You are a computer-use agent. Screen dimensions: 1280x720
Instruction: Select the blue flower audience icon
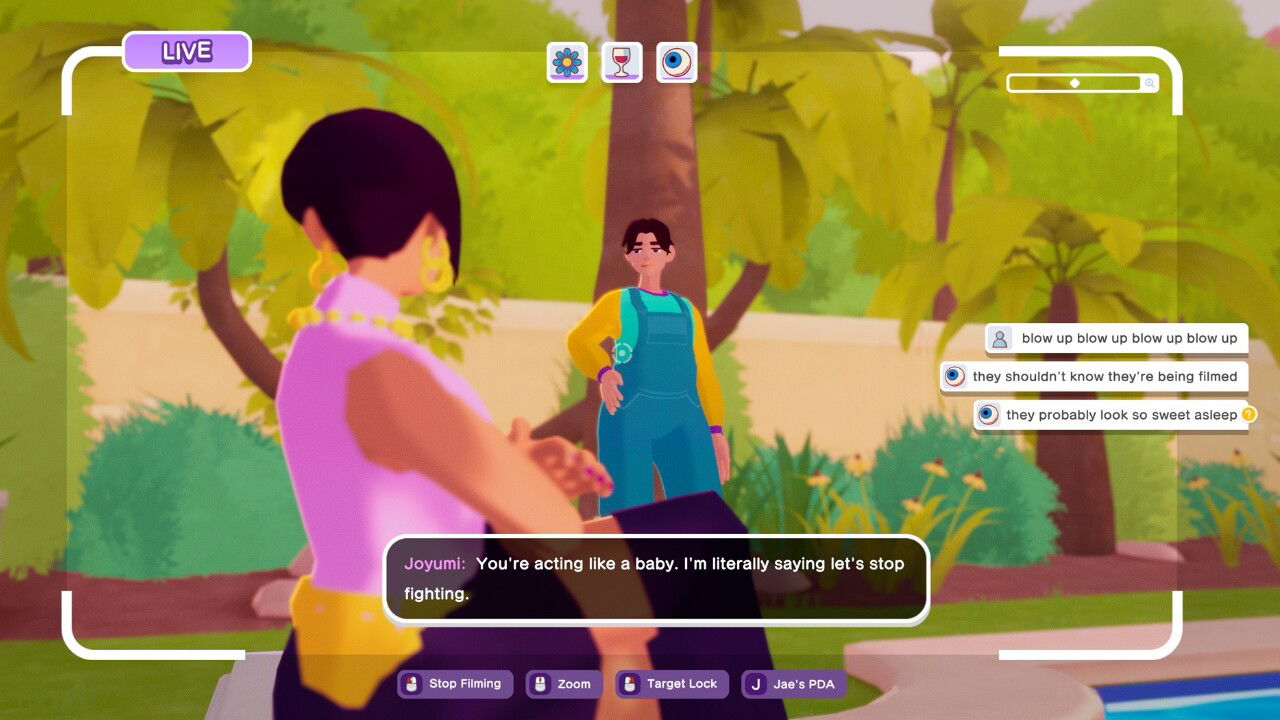tap(567, 62)
